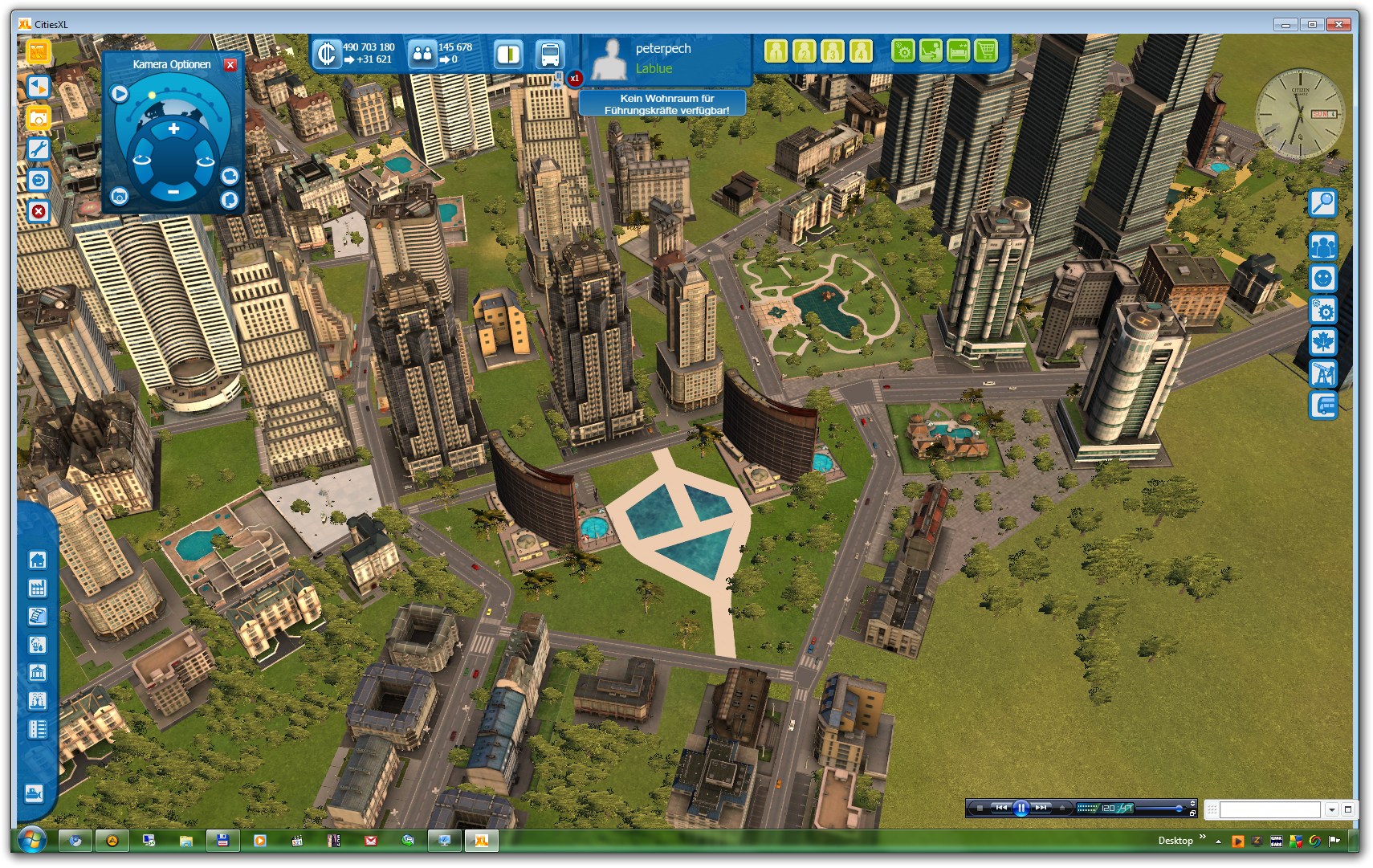Open the wrench settings tool
The image size is (1373, 868).
(38, 149)
